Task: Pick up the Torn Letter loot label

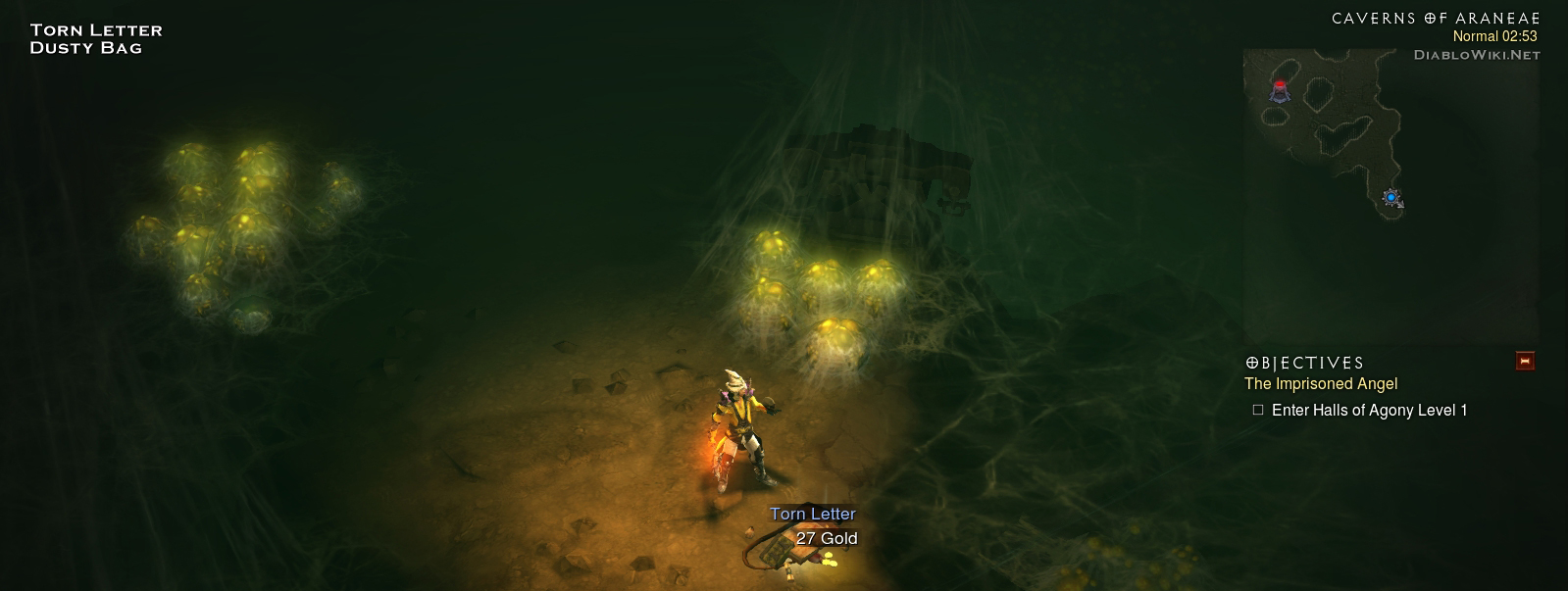Action: click(812, 514)
